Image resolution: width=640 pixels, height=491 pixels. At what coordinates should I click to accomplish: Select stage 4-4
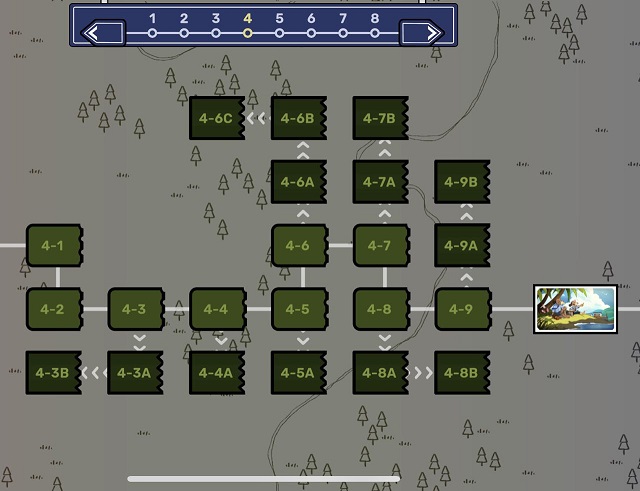point(216,309)
